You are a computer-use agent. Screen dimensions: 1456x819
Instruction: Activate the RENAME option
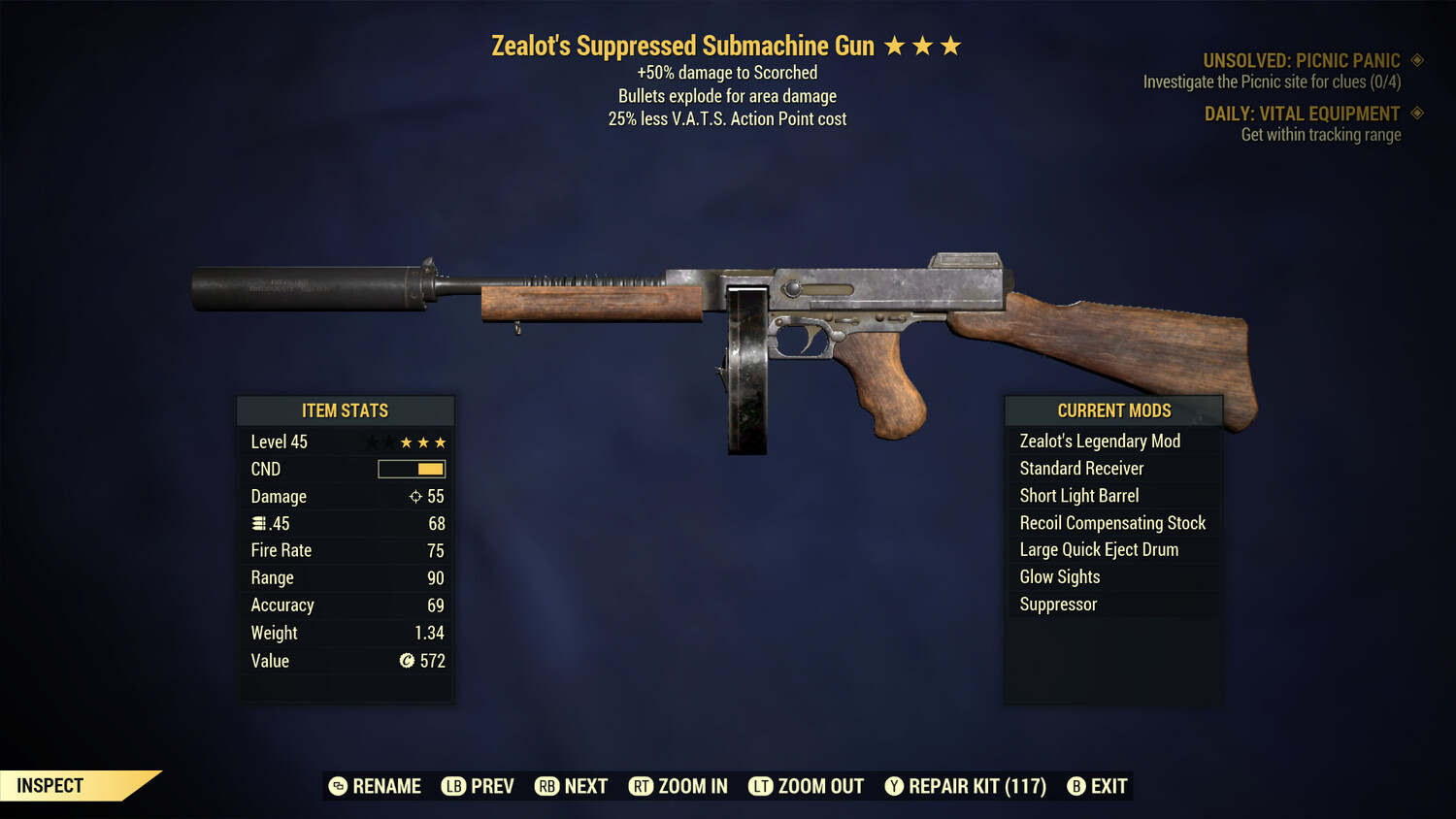tap(387, 786)
